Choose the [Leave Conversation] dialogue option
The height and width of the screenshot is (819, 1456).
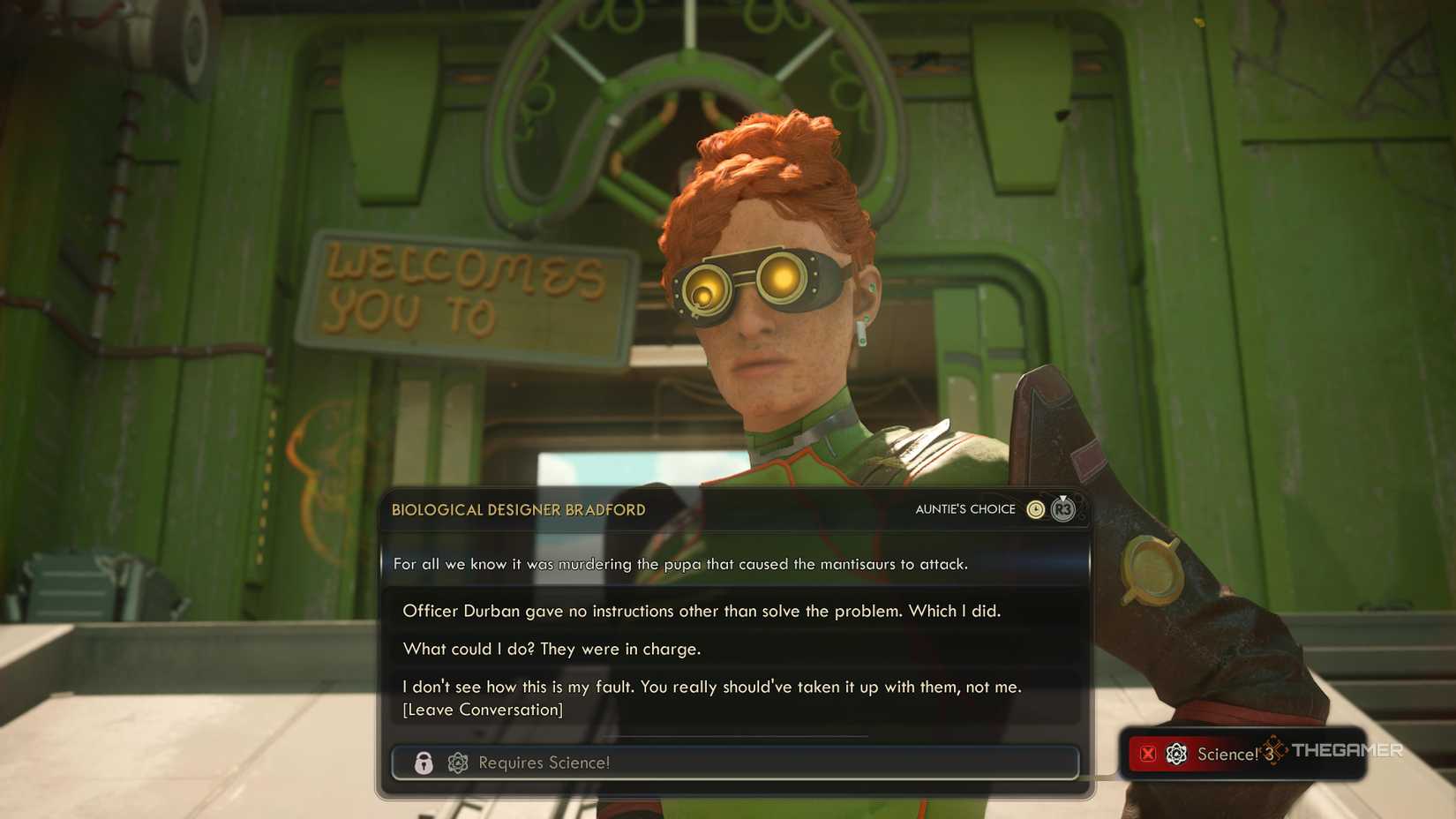point(484,710)
